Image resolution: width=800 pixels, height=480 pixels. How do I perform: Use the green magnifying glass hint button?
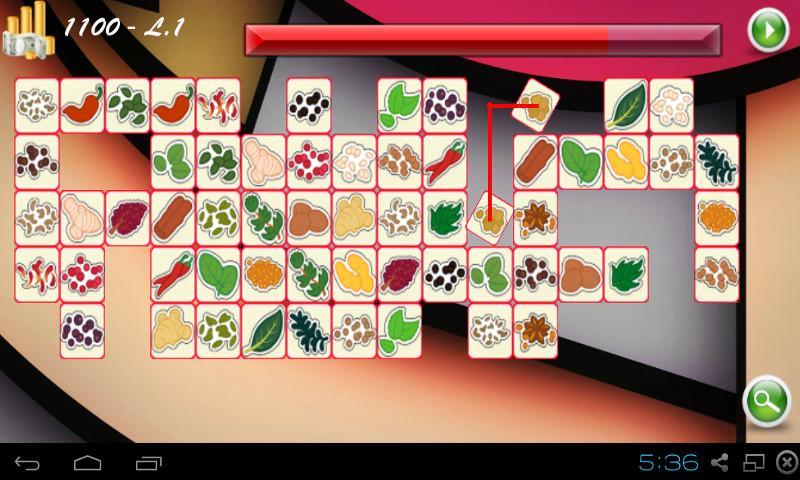767,402
